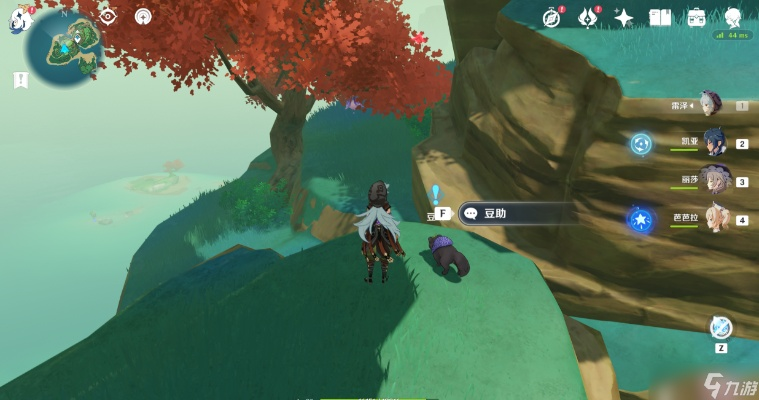
Task: Open the Wish star icon
Action: [x=624, y=17]
